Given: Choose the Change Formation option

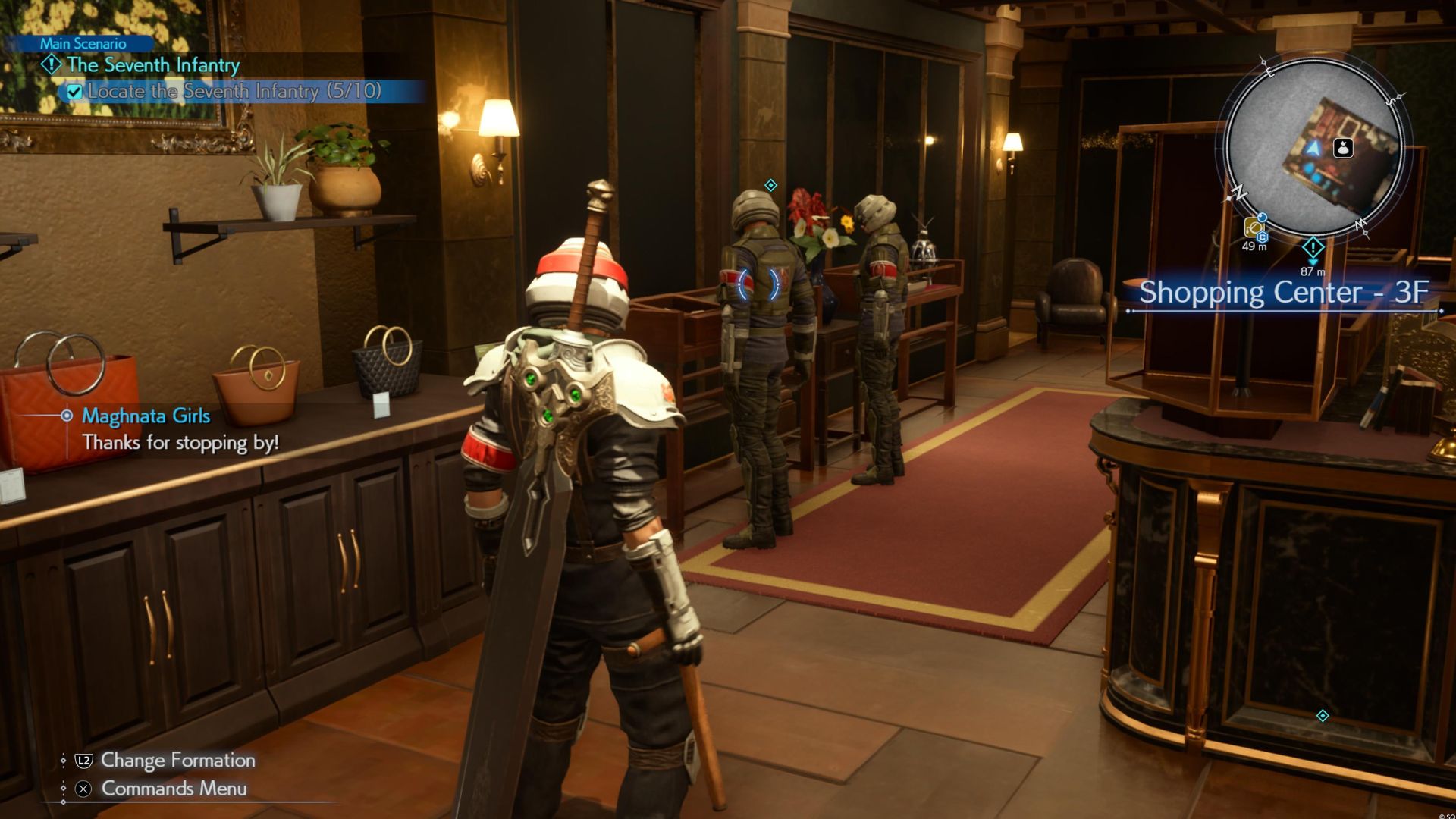Looking at the screenshot, I should point(177,760).
